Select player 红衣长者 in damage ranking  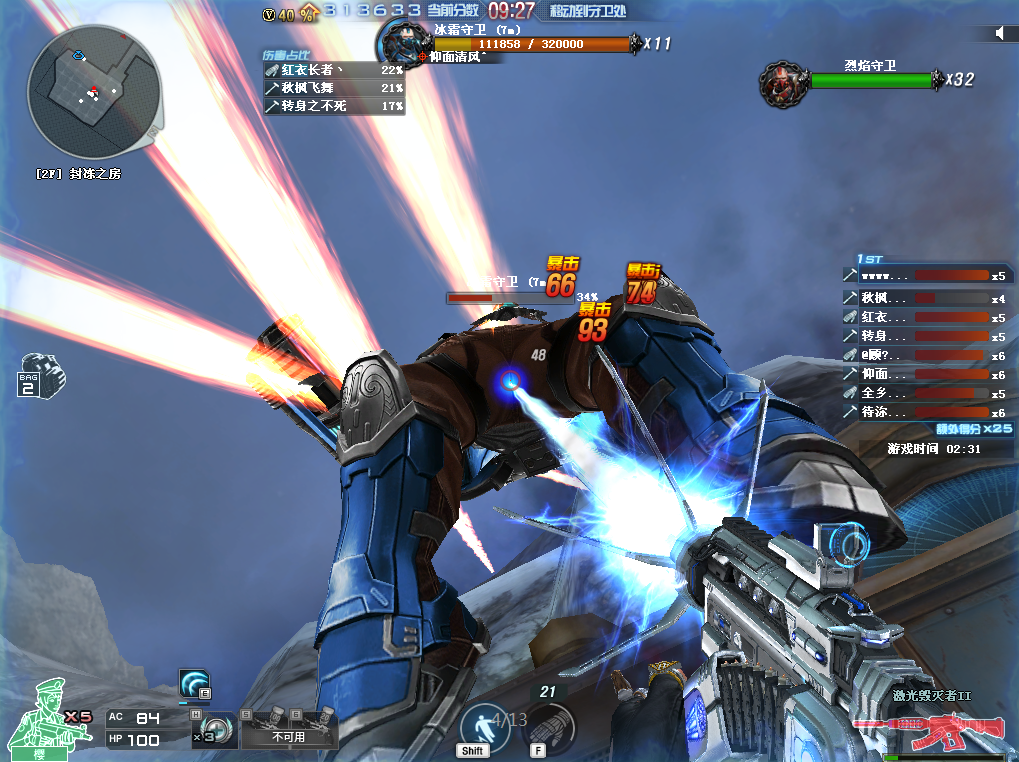(334, 70)
